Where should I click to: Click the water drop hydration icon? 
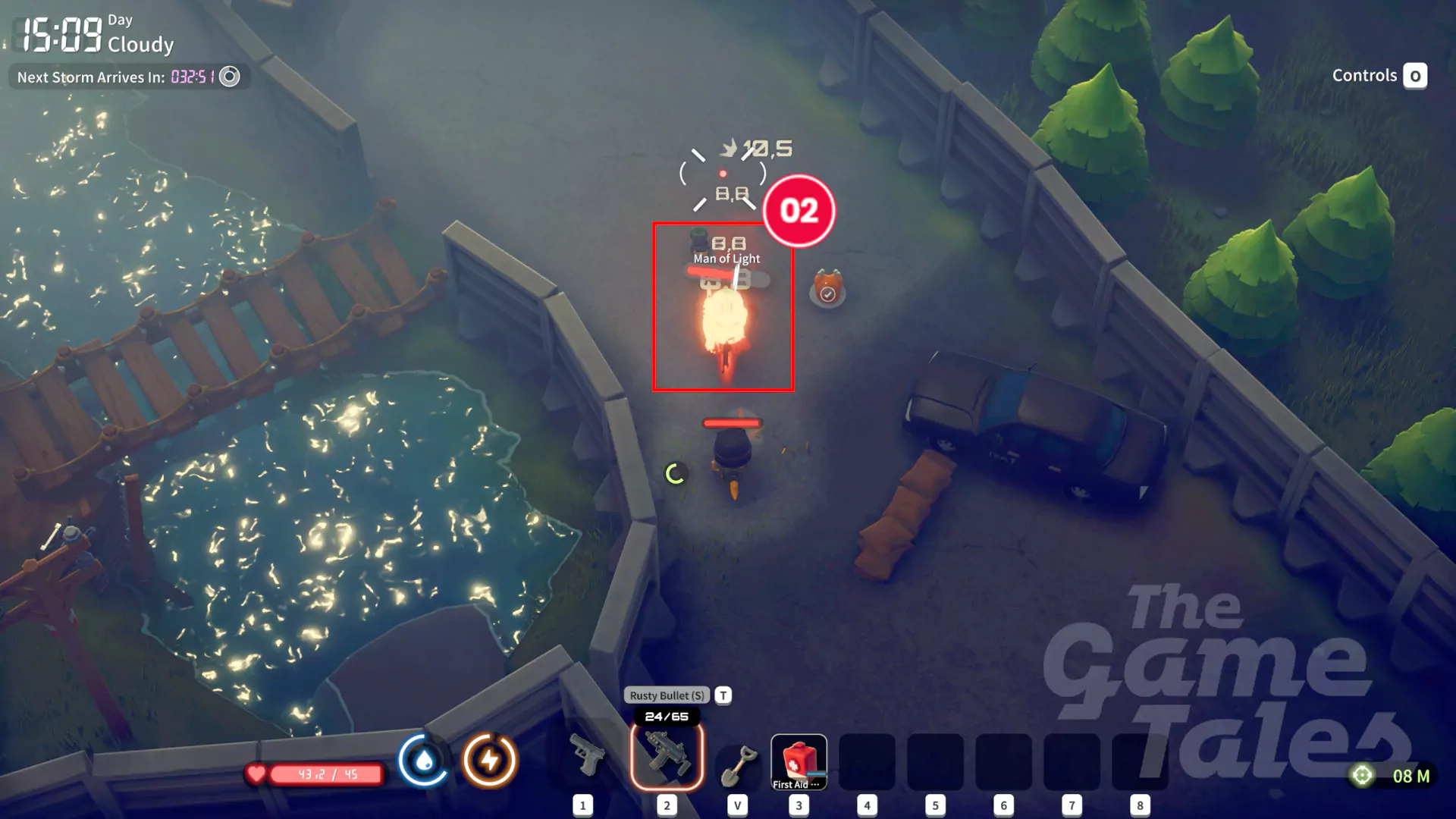[423, 760]
